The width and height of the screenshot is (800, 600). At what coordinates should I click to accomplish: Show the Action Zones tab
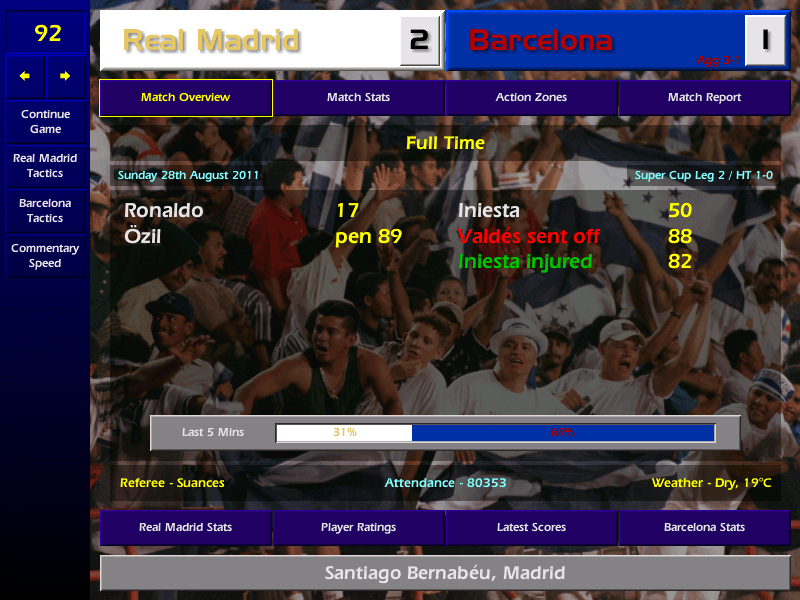[531, 98]
